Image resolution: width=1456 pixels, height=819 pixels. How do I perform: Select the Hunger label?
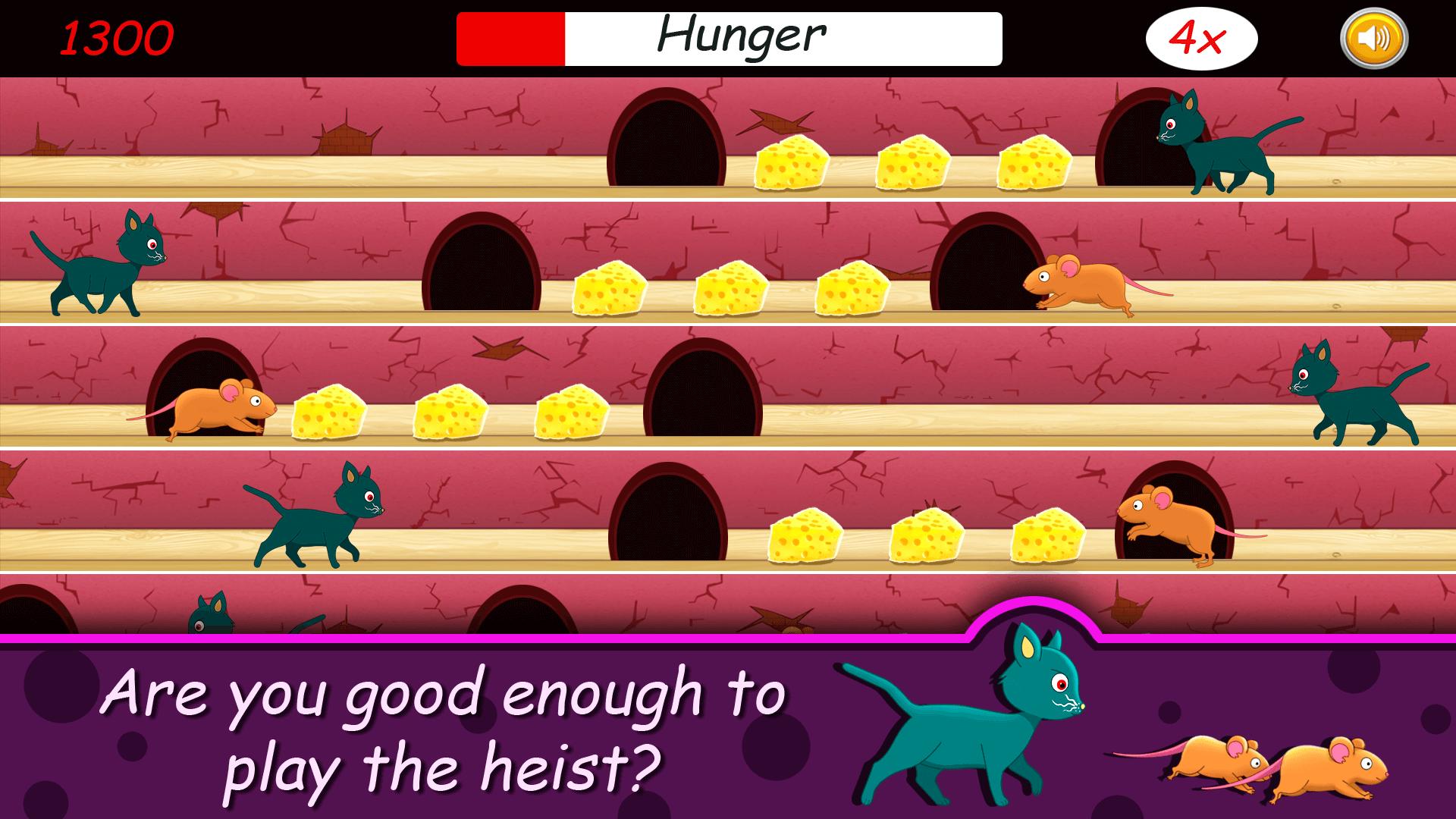click(742, 33)
